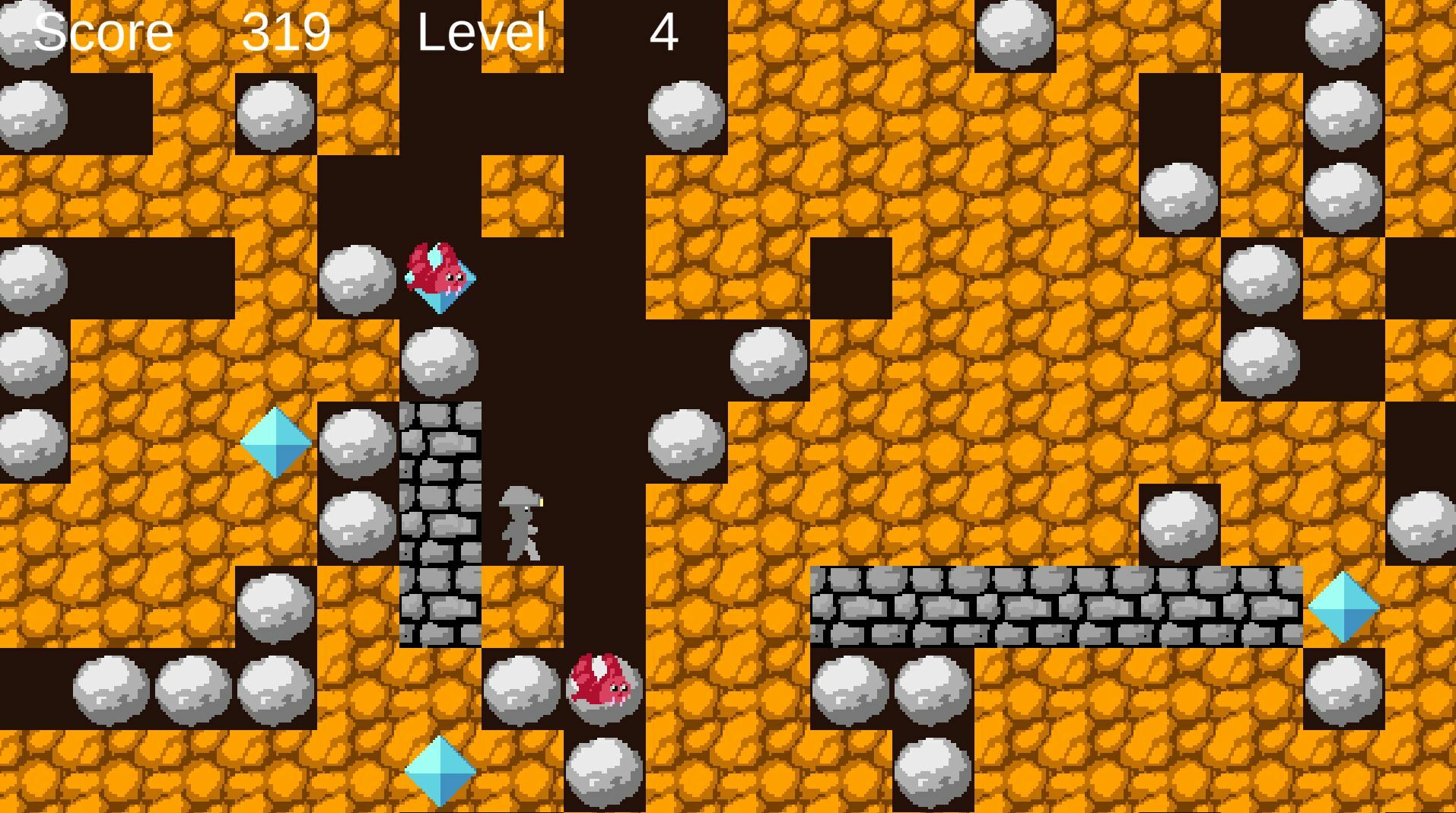Click the red enemy near the top diamond
Screen dimensions: 1456x813
(437, 274)
